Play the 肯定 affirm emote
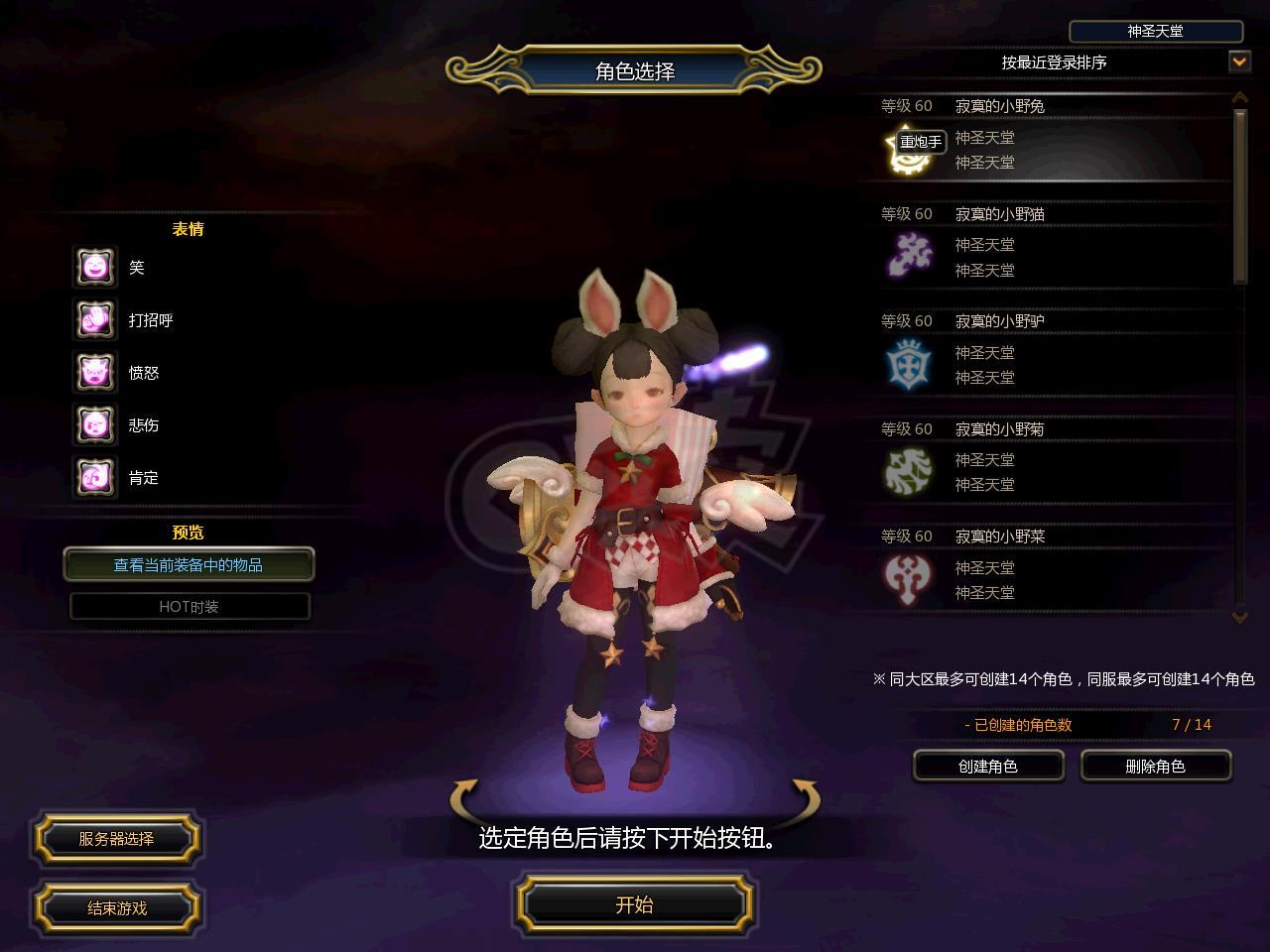The width and height of the screenshot is (1270, 952). tap(95, 477)
